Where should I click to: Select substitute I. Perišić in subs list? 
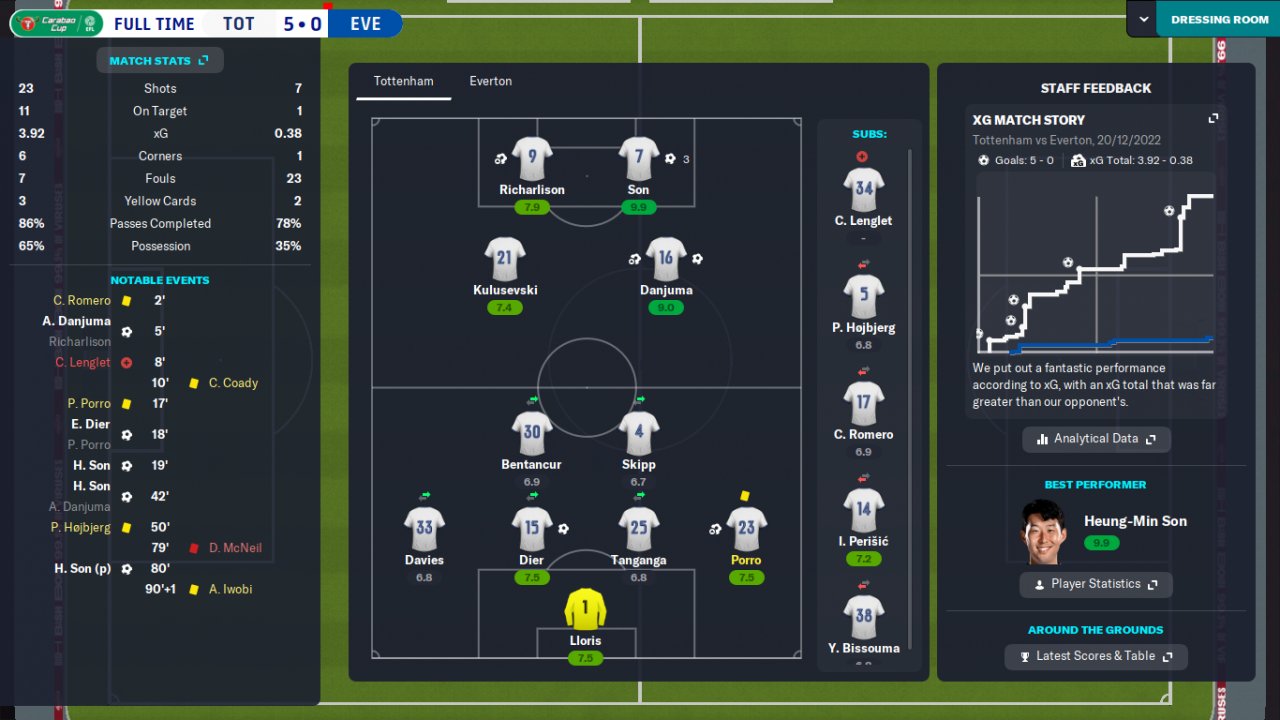pyautogui.click(x=863, y=510)
